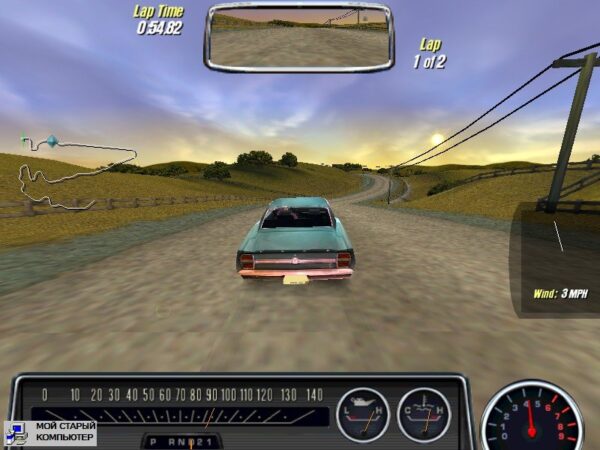This screenshot has width=600, height=450.
Task: Open the Мой Старый Компьютер watermark logo
Action: pos(52,432)
